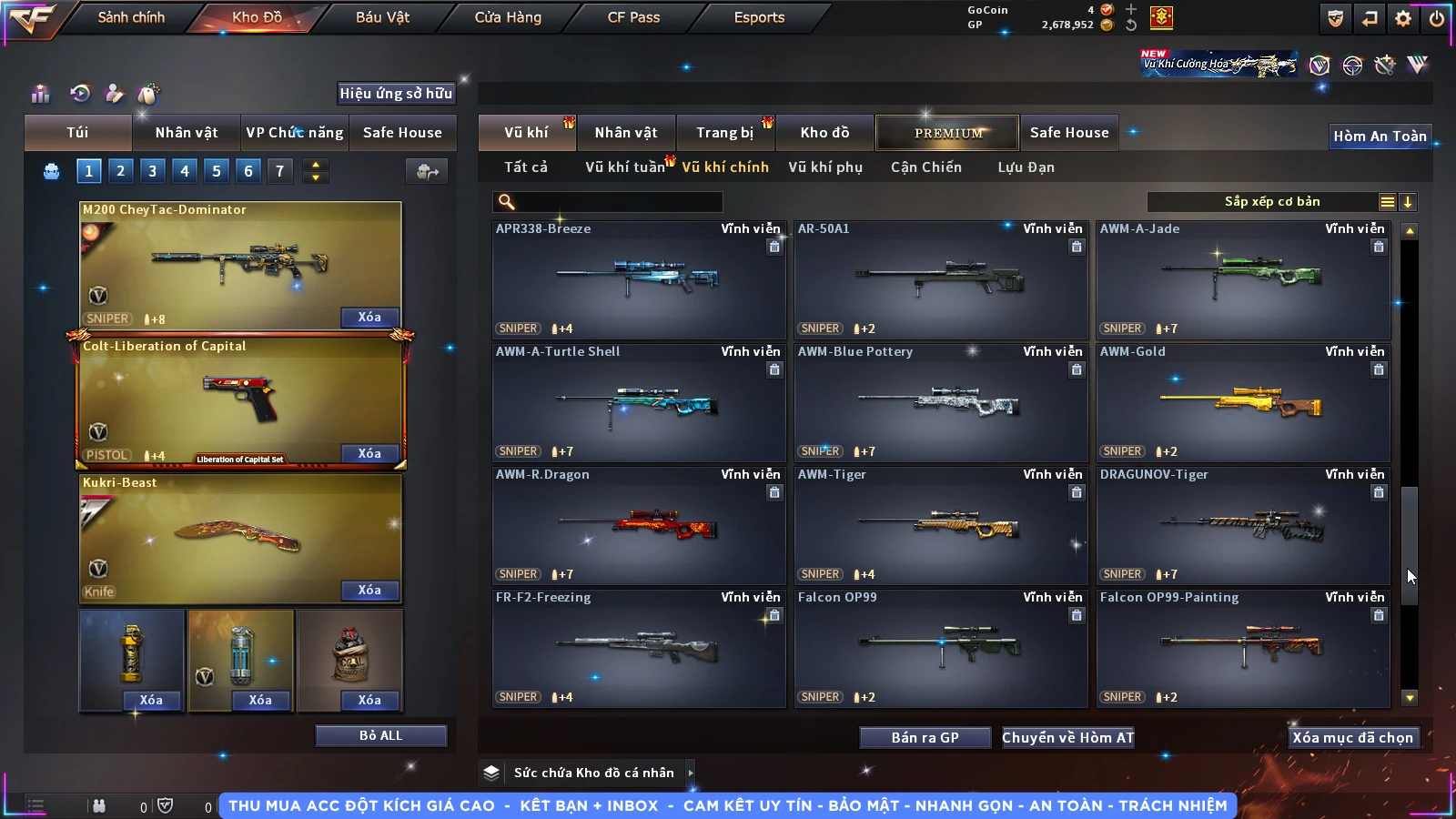This screenshot has height=819, width=1456.
Task: Click Chuyển về Hòm AT button
Action: pyautogui.click(x=1067, y=738)
